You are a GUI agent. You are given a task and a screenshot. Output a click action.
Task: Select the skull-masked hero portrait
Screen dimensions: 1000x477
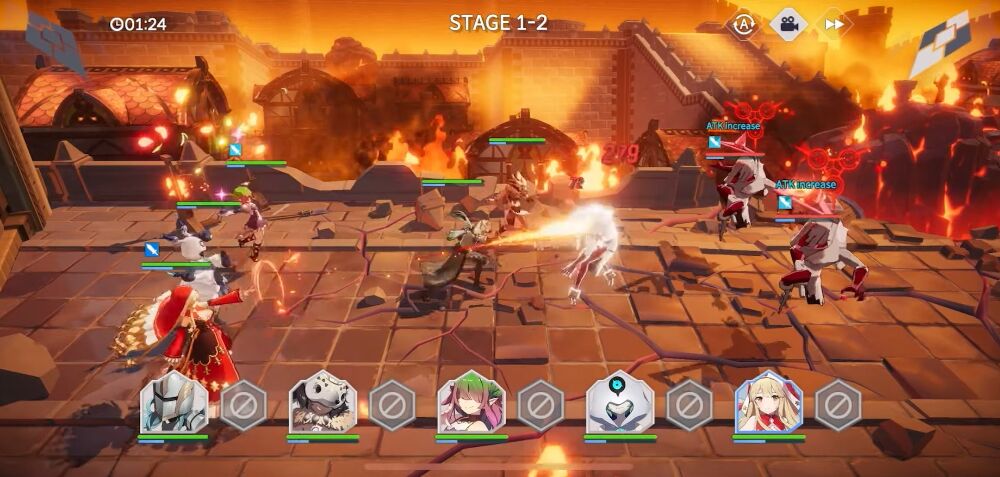[x=323, y=403]
